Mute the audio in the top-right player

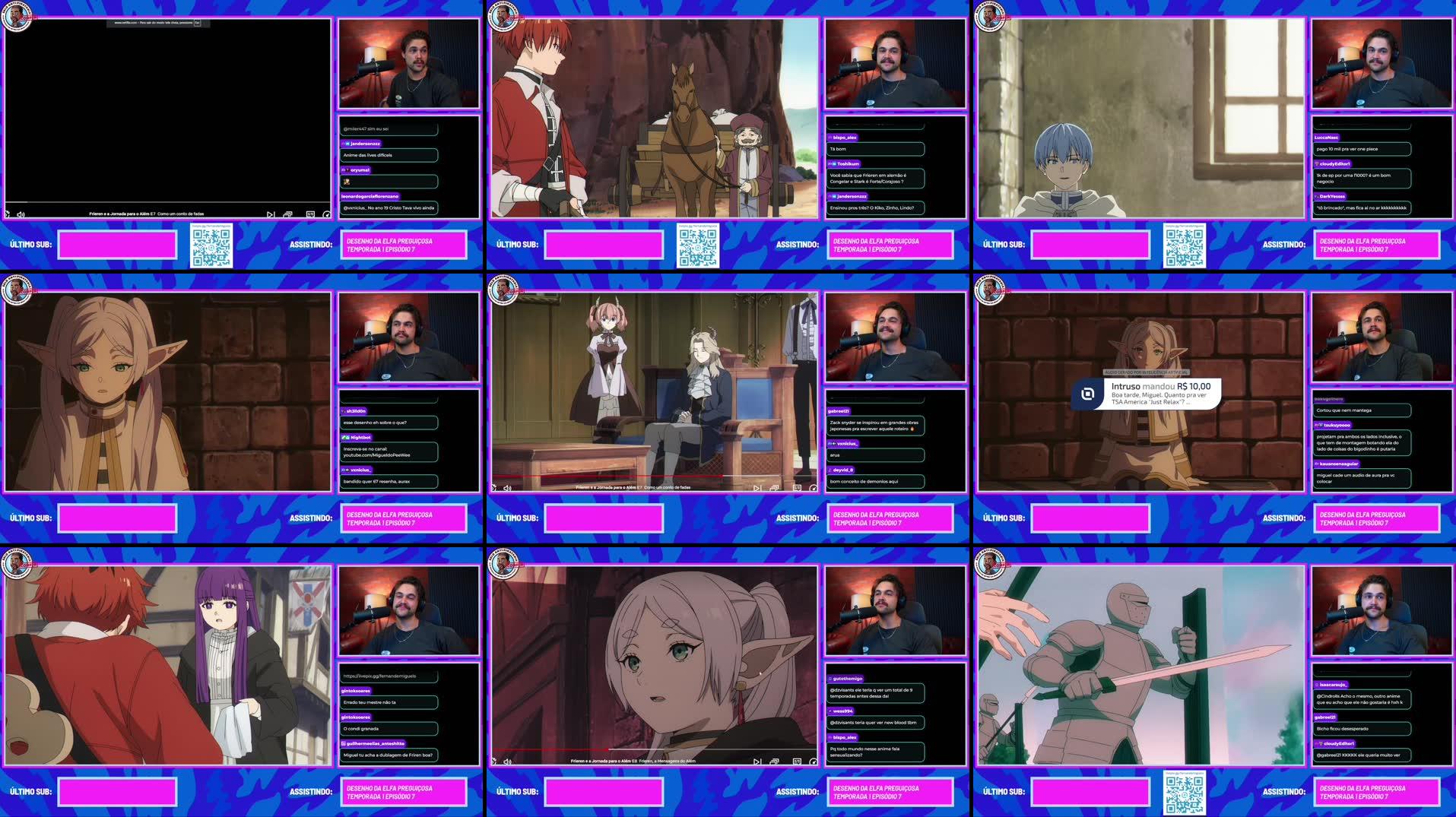click(x=994, y=214)
